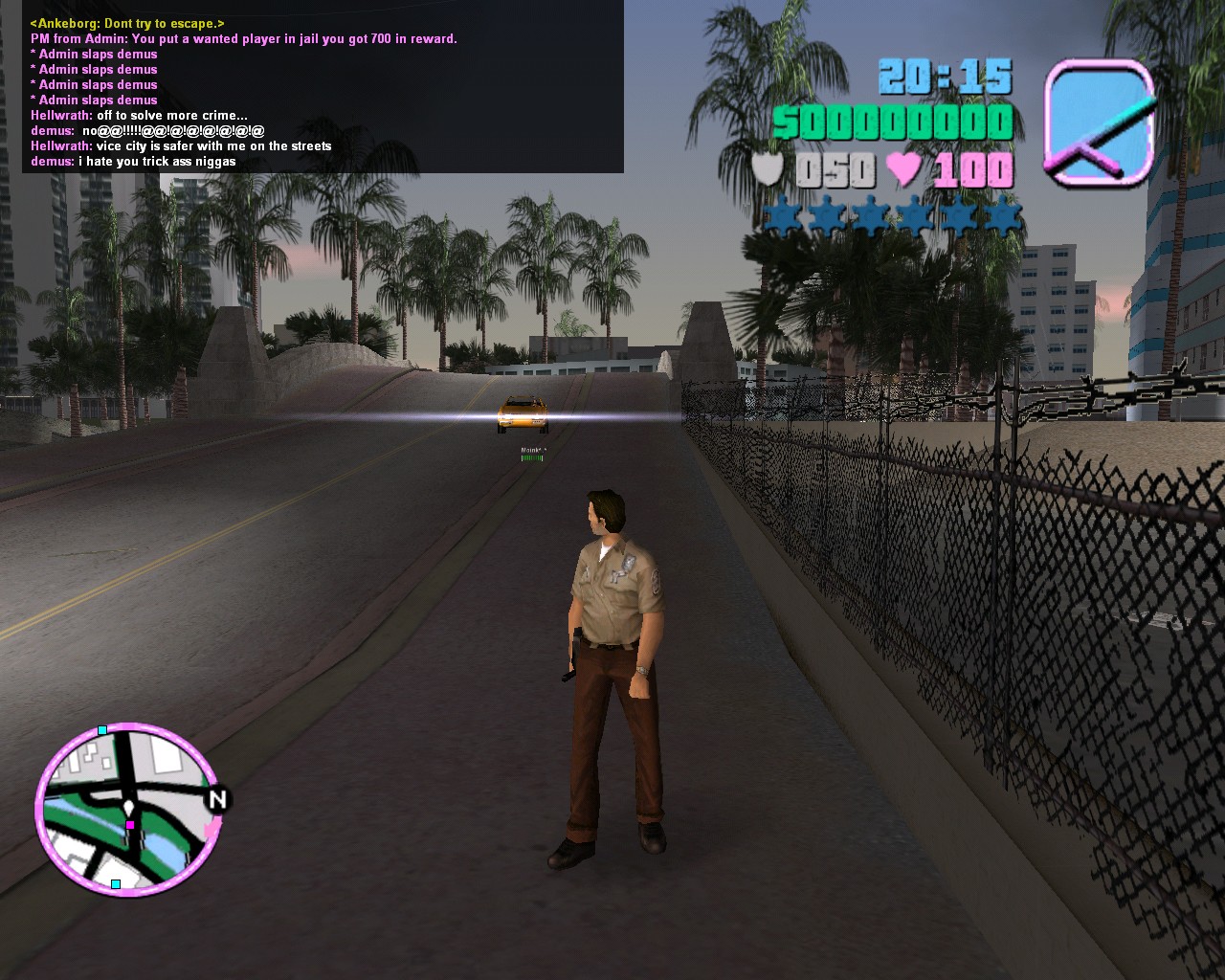The height and width of the screenshot is (980, 1225).
Task: Select the north N marker on radar
Action: [217, 798]
